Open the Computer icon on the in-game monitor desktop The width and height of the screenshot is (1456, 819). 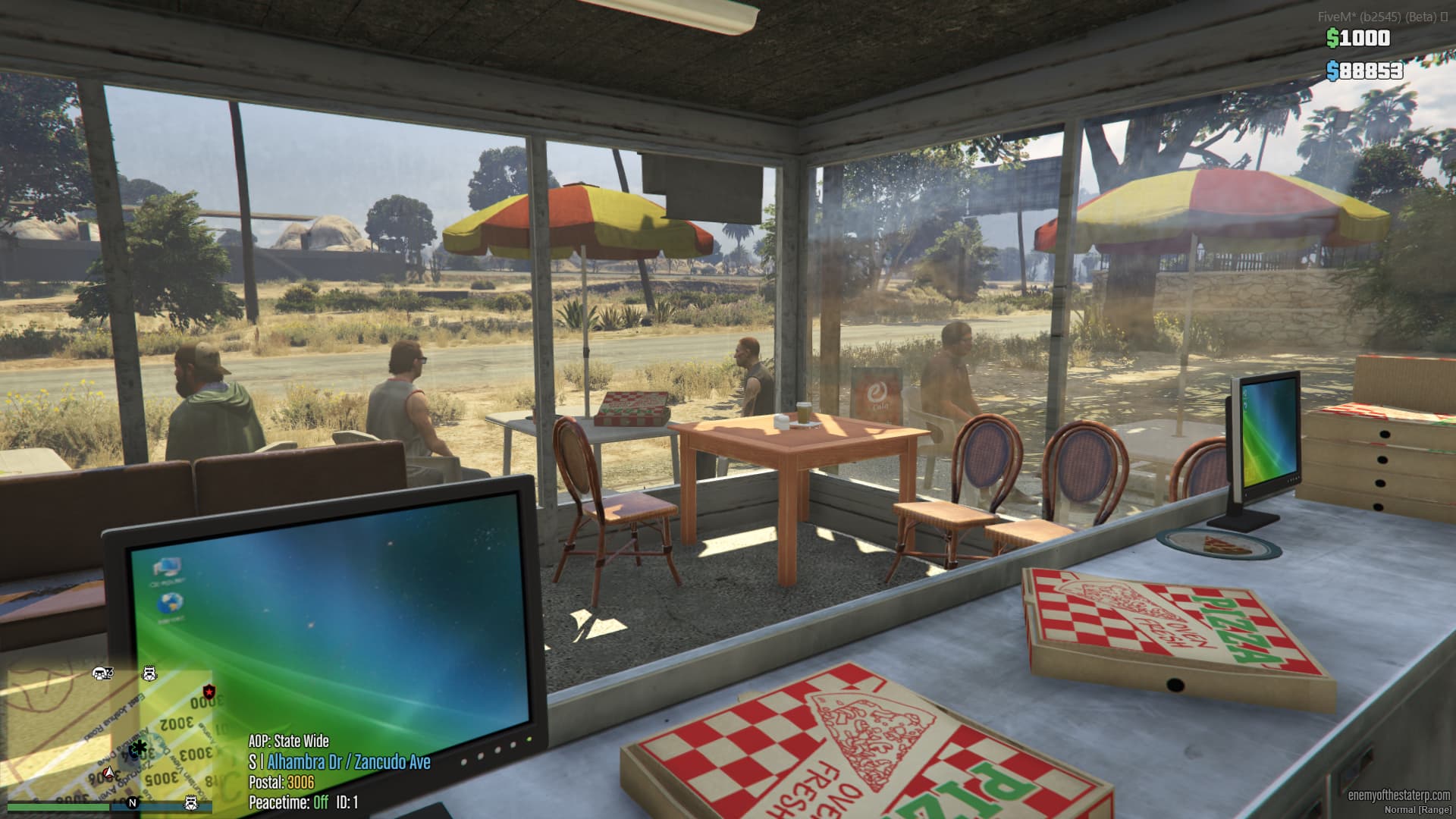pyautogui.click(x=168, y=567)
